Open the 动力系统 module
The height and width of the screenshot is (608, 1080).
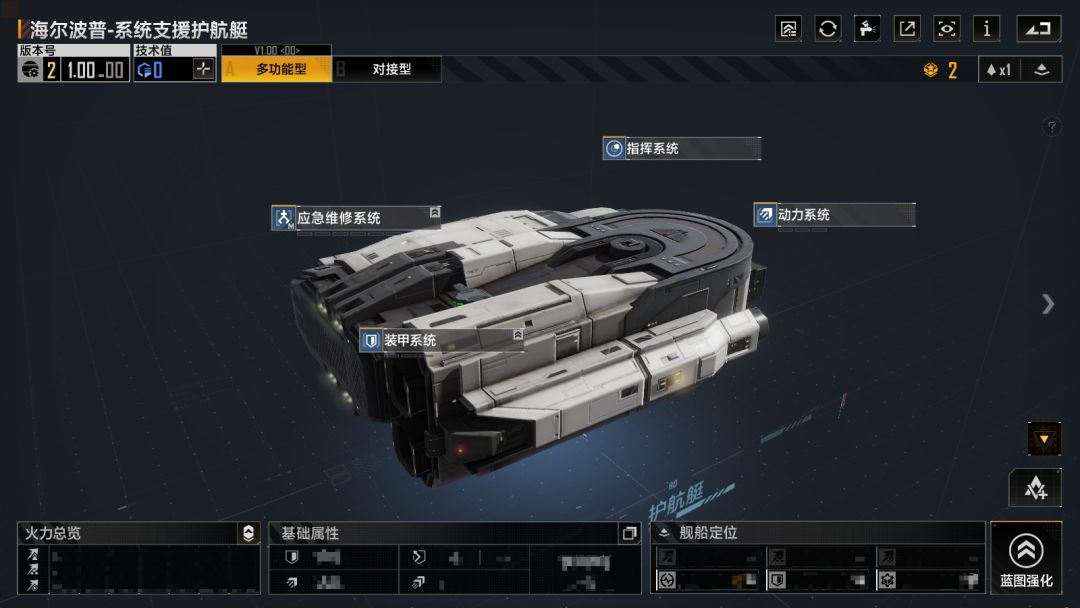[834, 215]
